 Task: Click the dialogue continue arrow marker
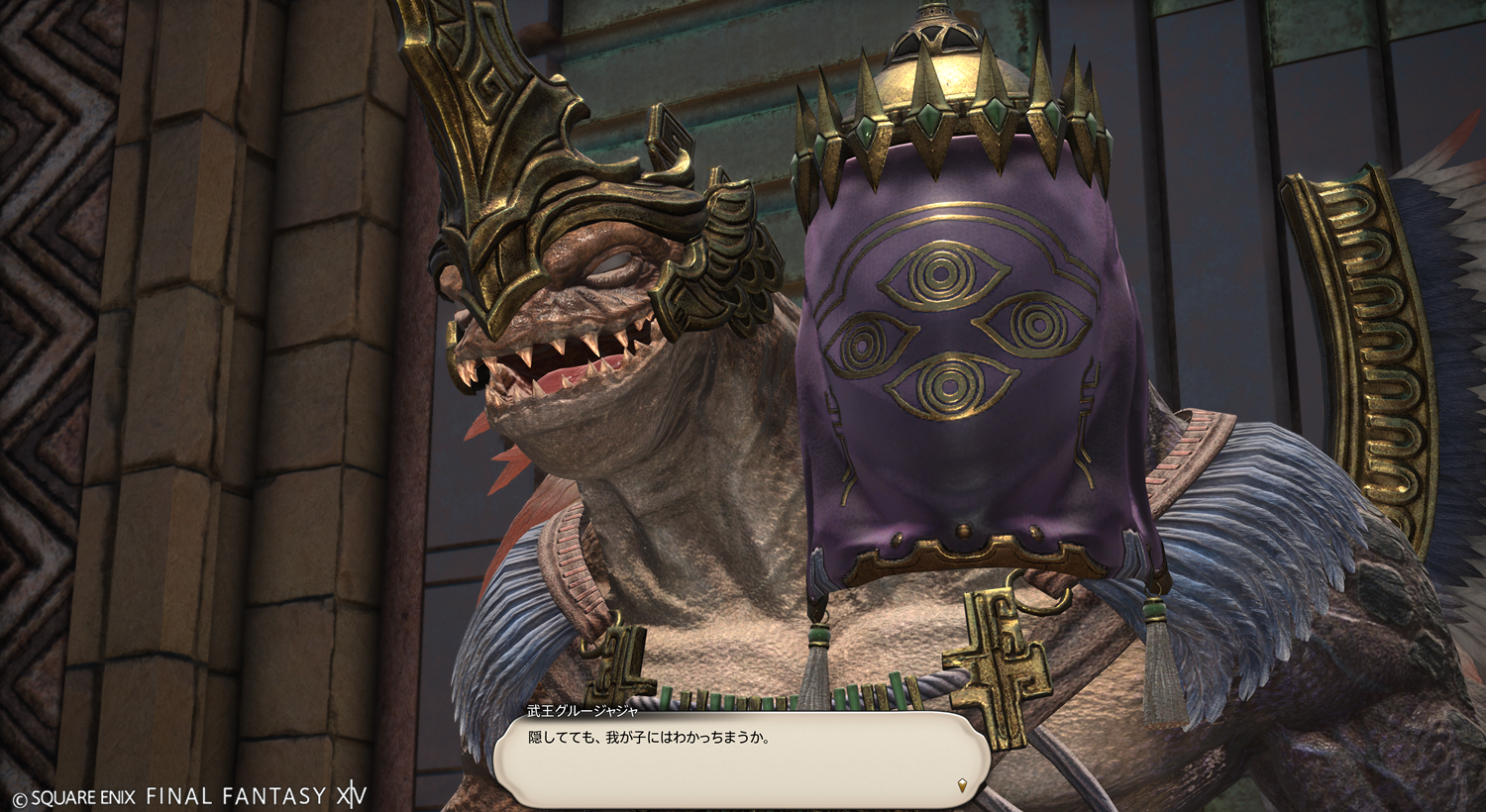pyautogui.click(x=961, y=786)
